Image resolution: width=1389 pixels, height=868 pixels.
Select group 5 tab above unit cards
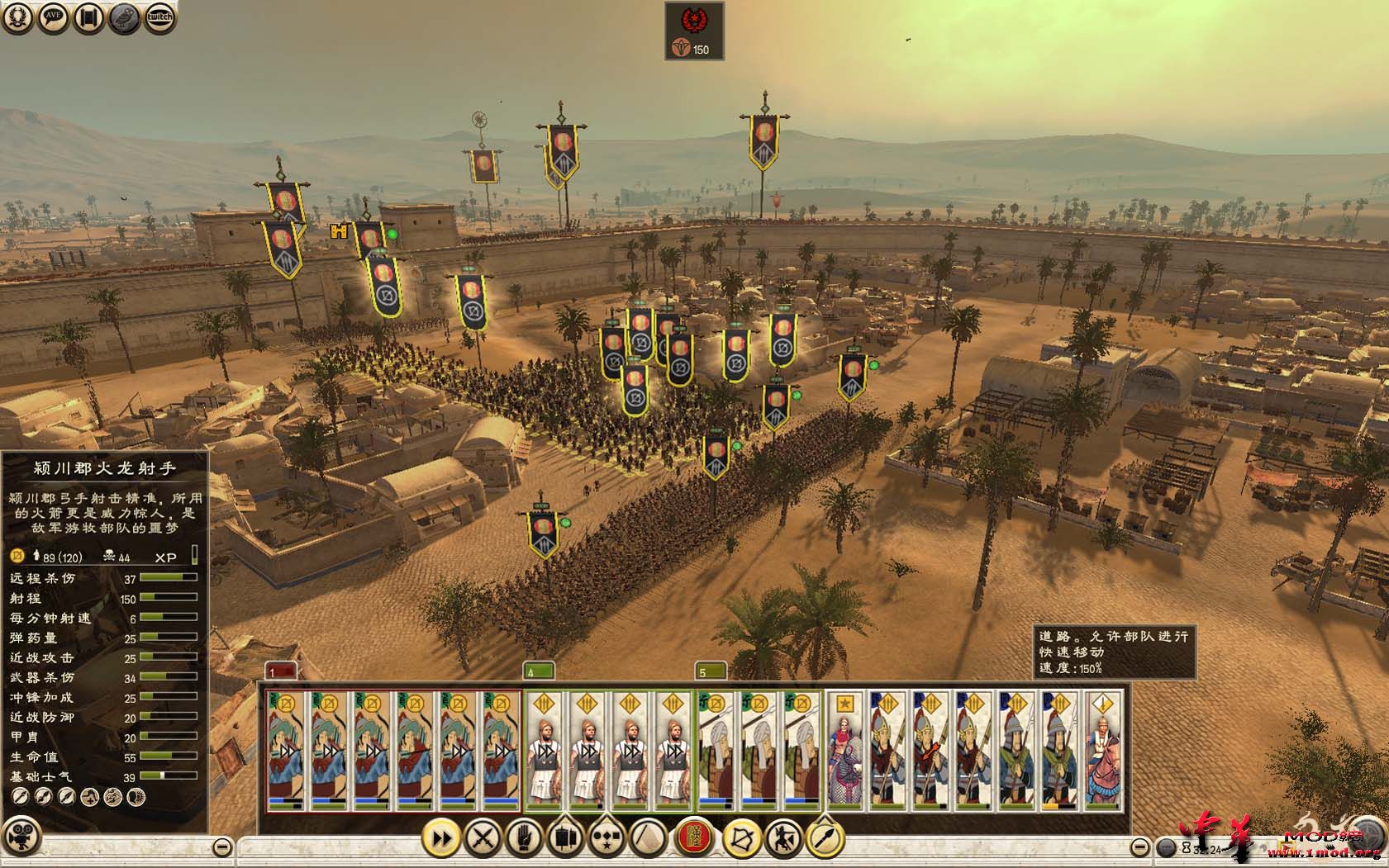[x=711, y=671]
